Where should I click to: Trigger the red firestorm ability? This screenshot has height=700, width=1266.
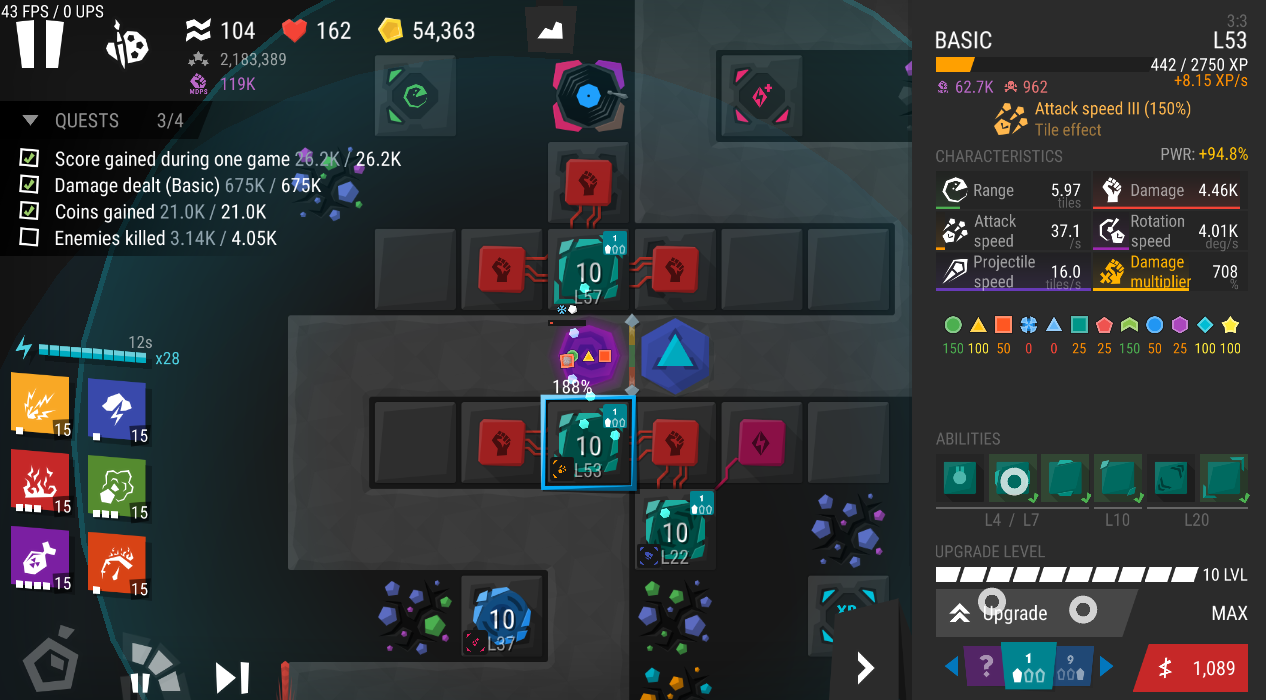tap(41, 481)
